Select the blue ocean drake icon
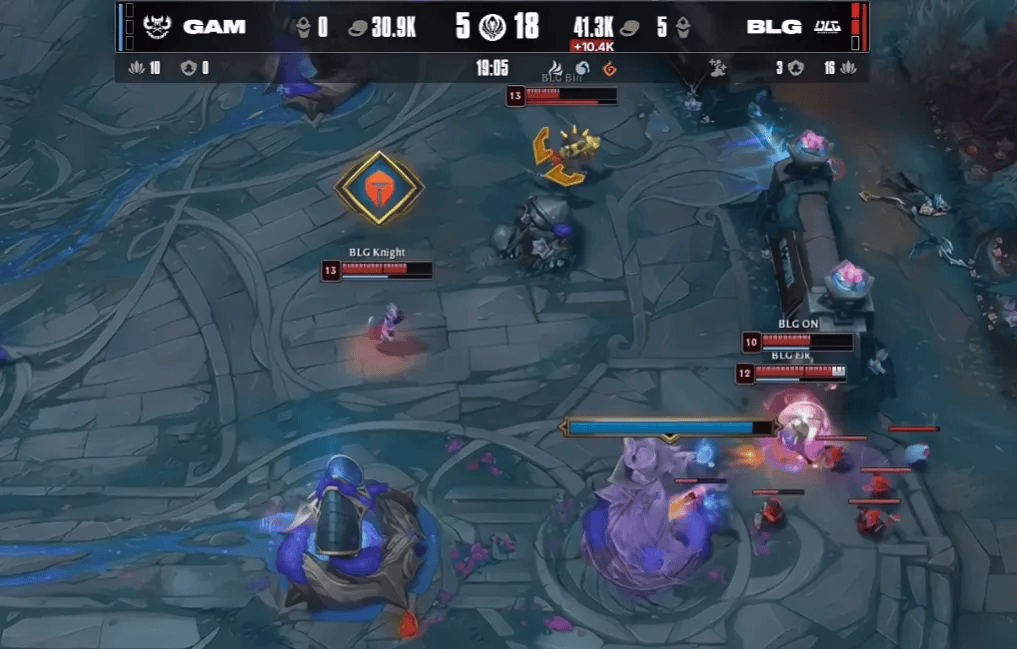The image size is (1017, 649). [584, 68]
